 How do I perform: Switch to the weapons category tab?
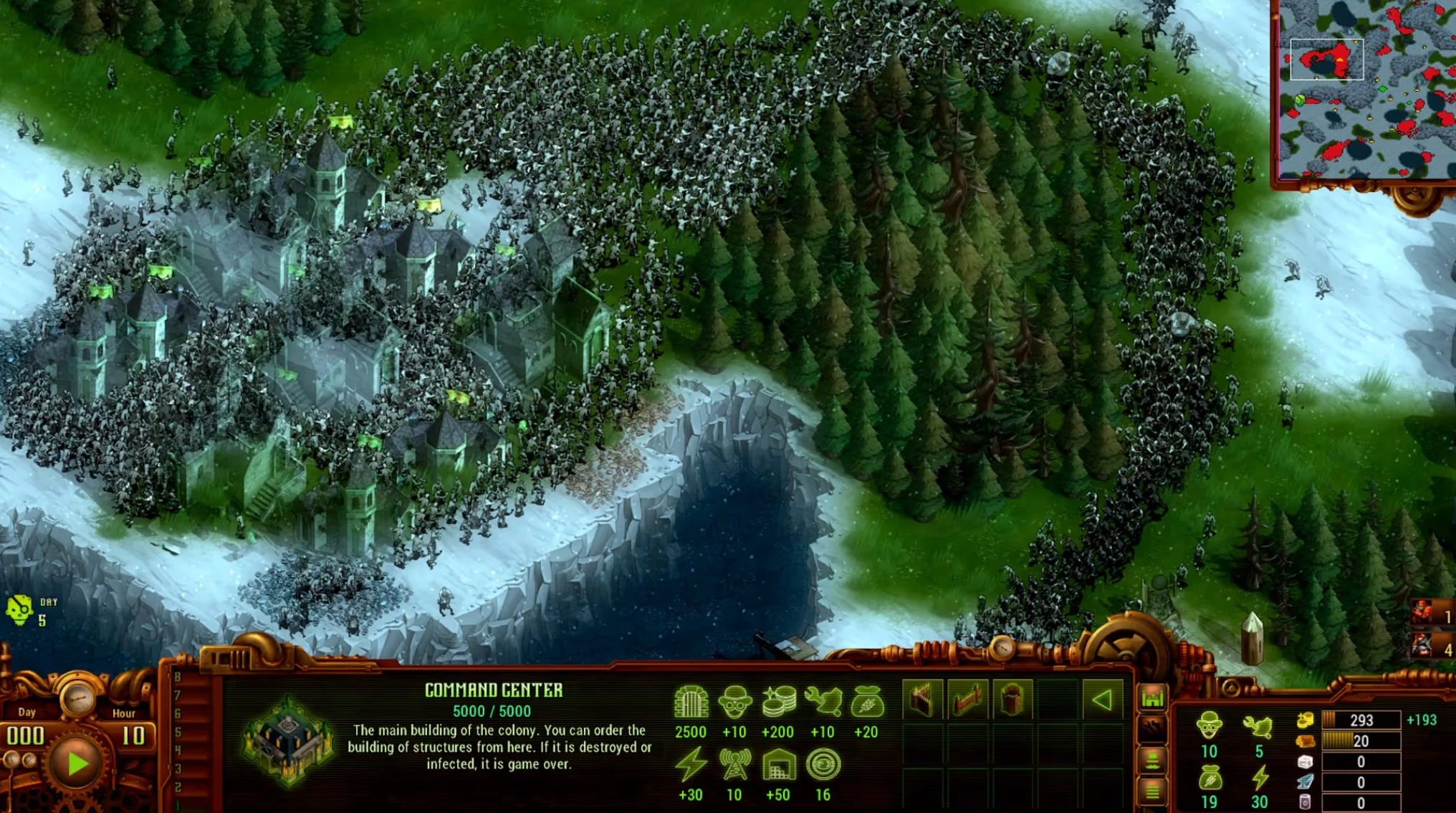point(1152,727)
